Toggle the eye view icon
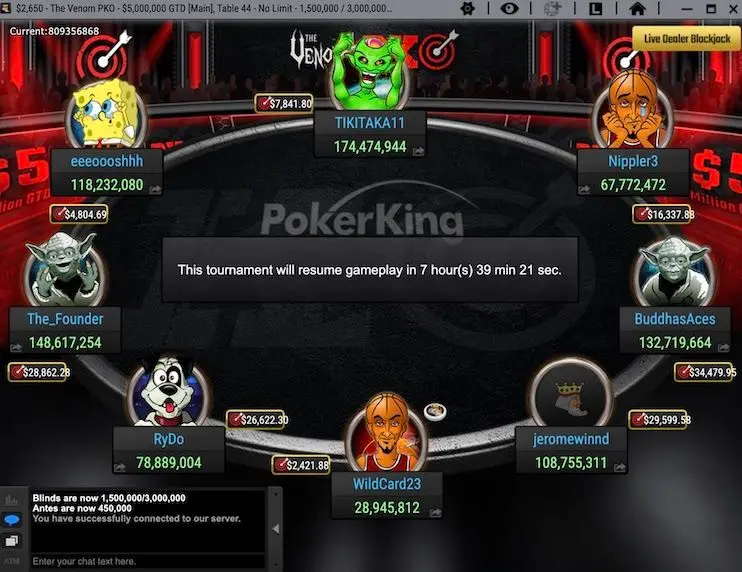This screenshot has width=742, height=572. click(508, 8)
